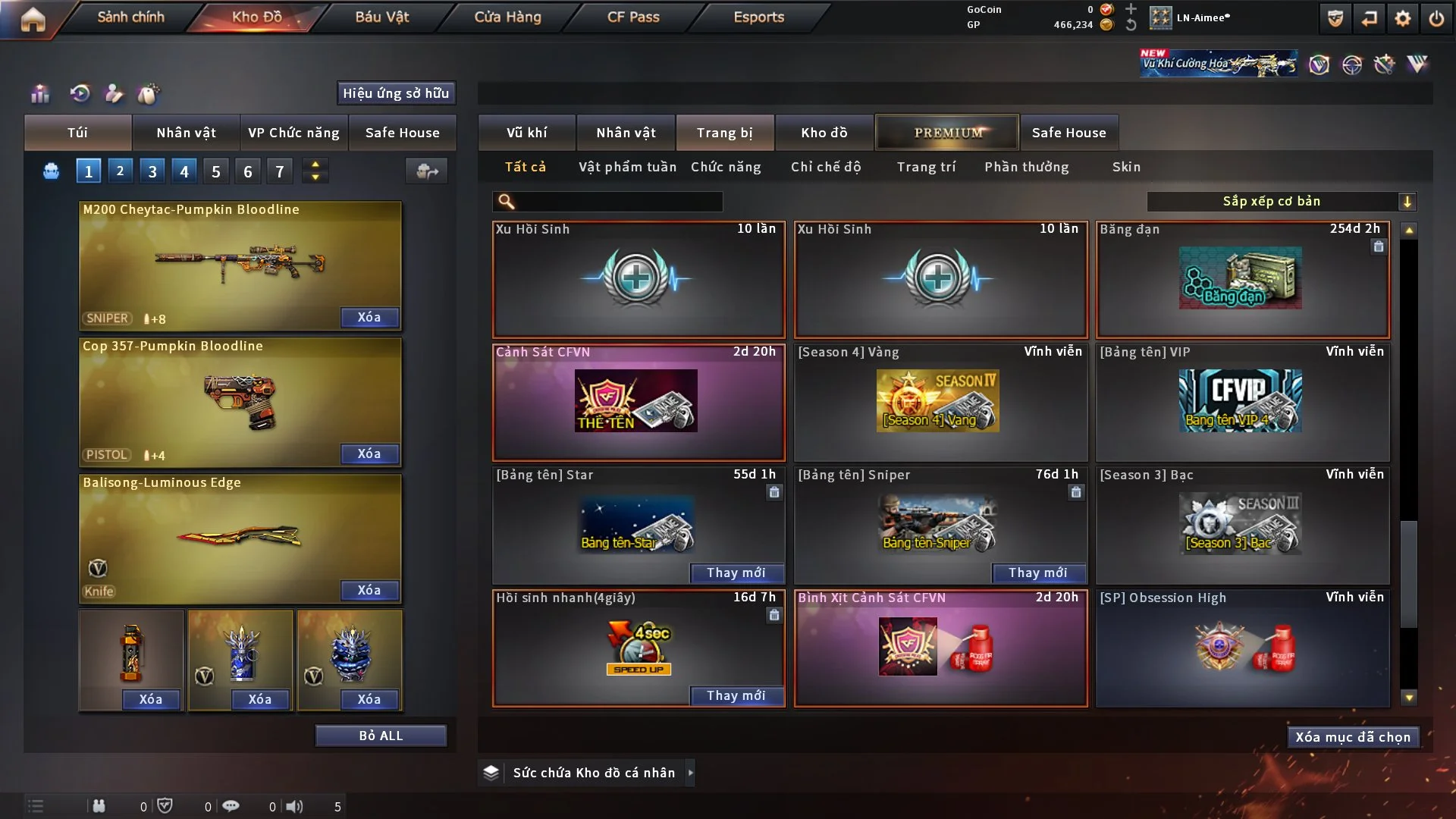Click Xóa mục đã chọn button

point(1352,737)
